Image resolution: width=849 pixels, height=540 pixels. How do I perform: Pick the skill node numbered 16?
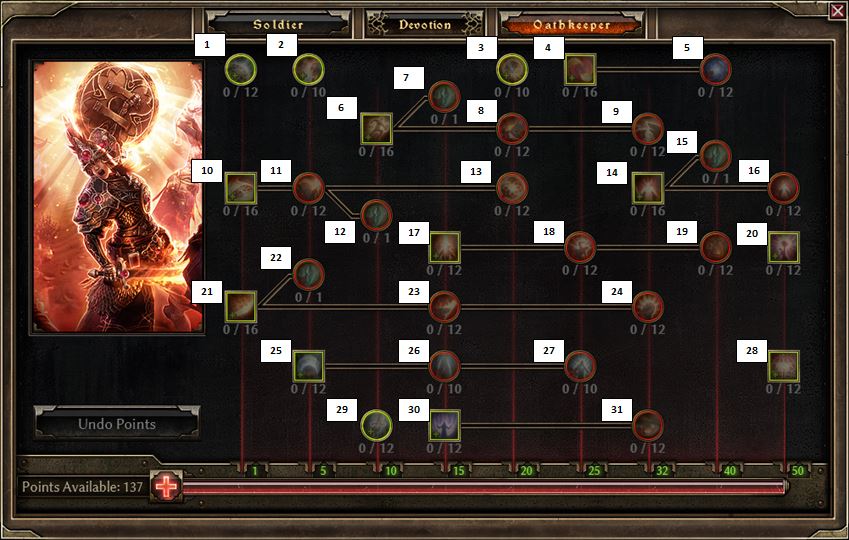pyautogui.click(x=783, y=187)
